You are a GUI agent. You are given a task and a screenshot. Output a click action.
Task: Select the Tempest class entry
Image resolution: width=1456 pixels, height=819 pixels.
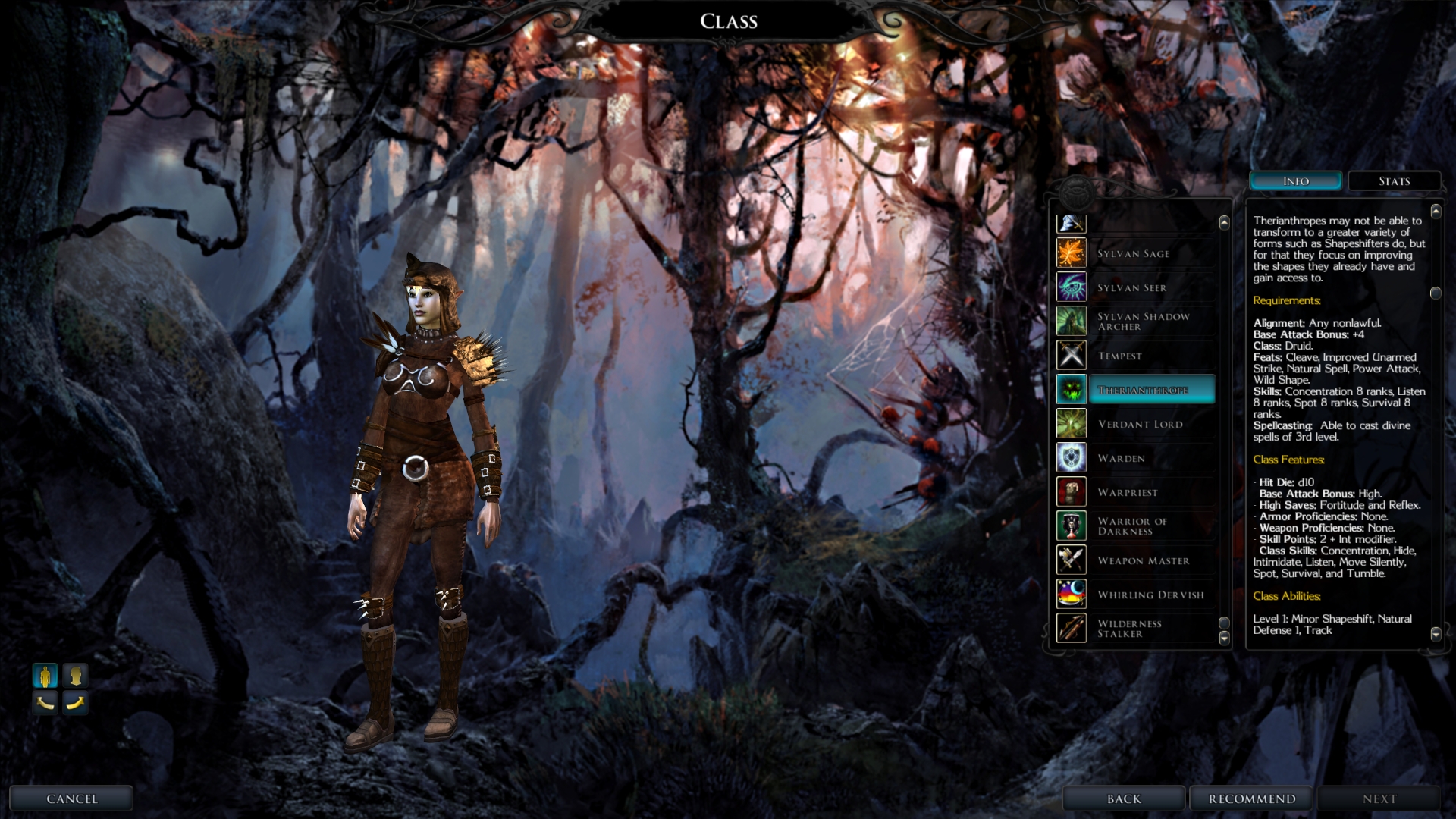pos(1120,356)
